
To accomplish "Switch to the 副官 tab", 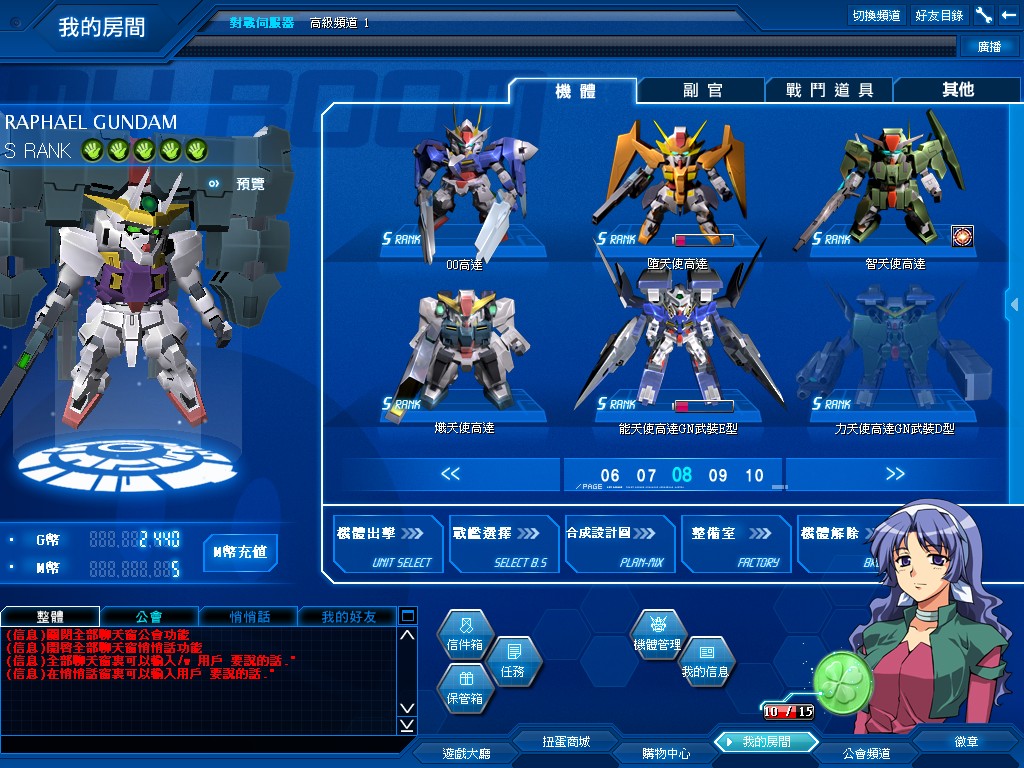I will pos(702,90).
